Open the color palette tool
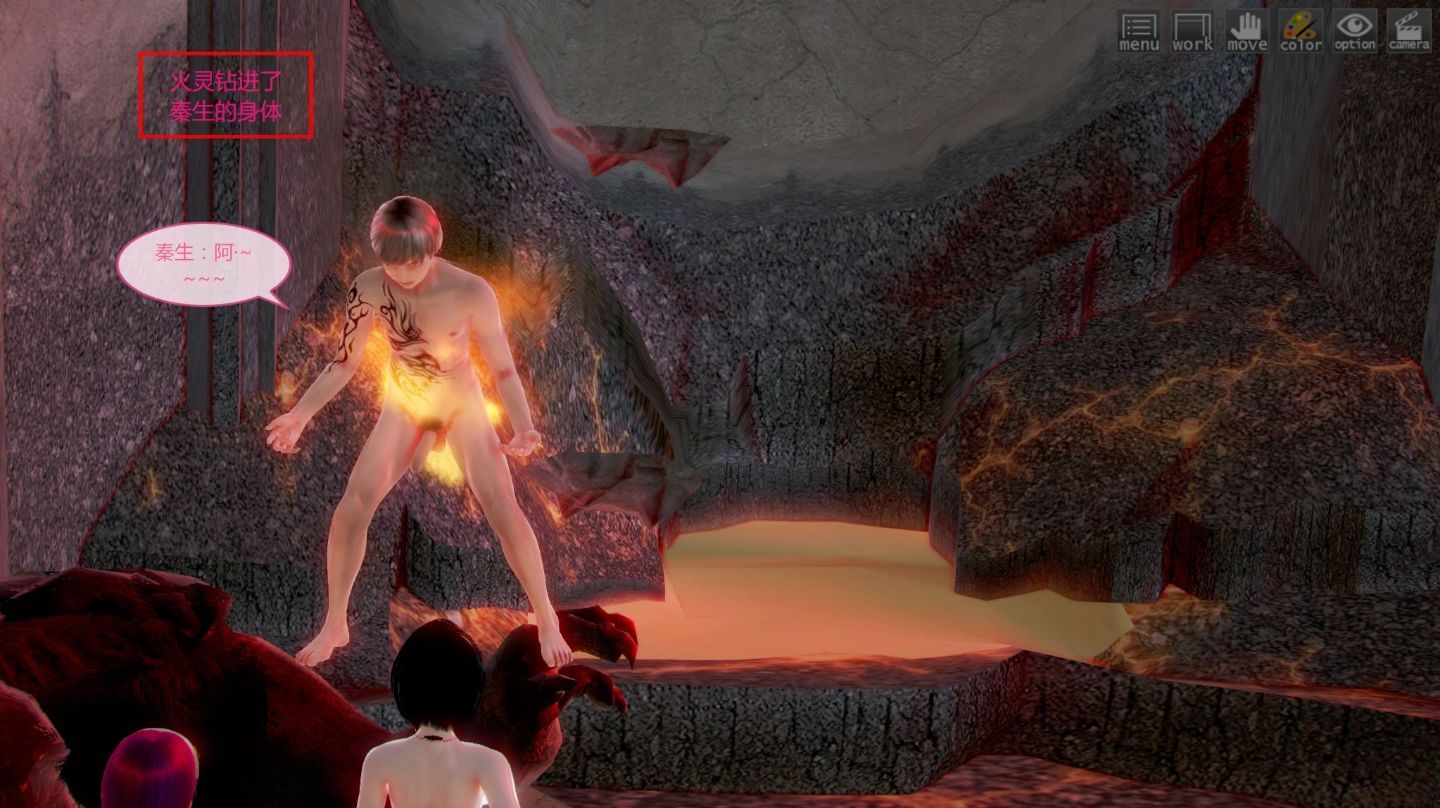1440x808 pixels. pos(1301,30)
